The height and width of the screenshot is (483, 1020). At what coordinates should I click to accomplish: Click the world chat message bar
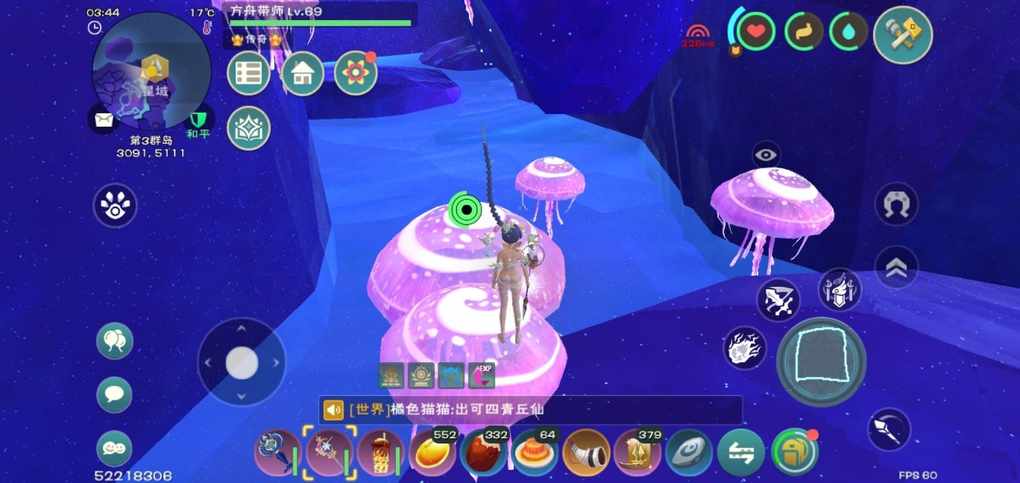click(530, 410)
